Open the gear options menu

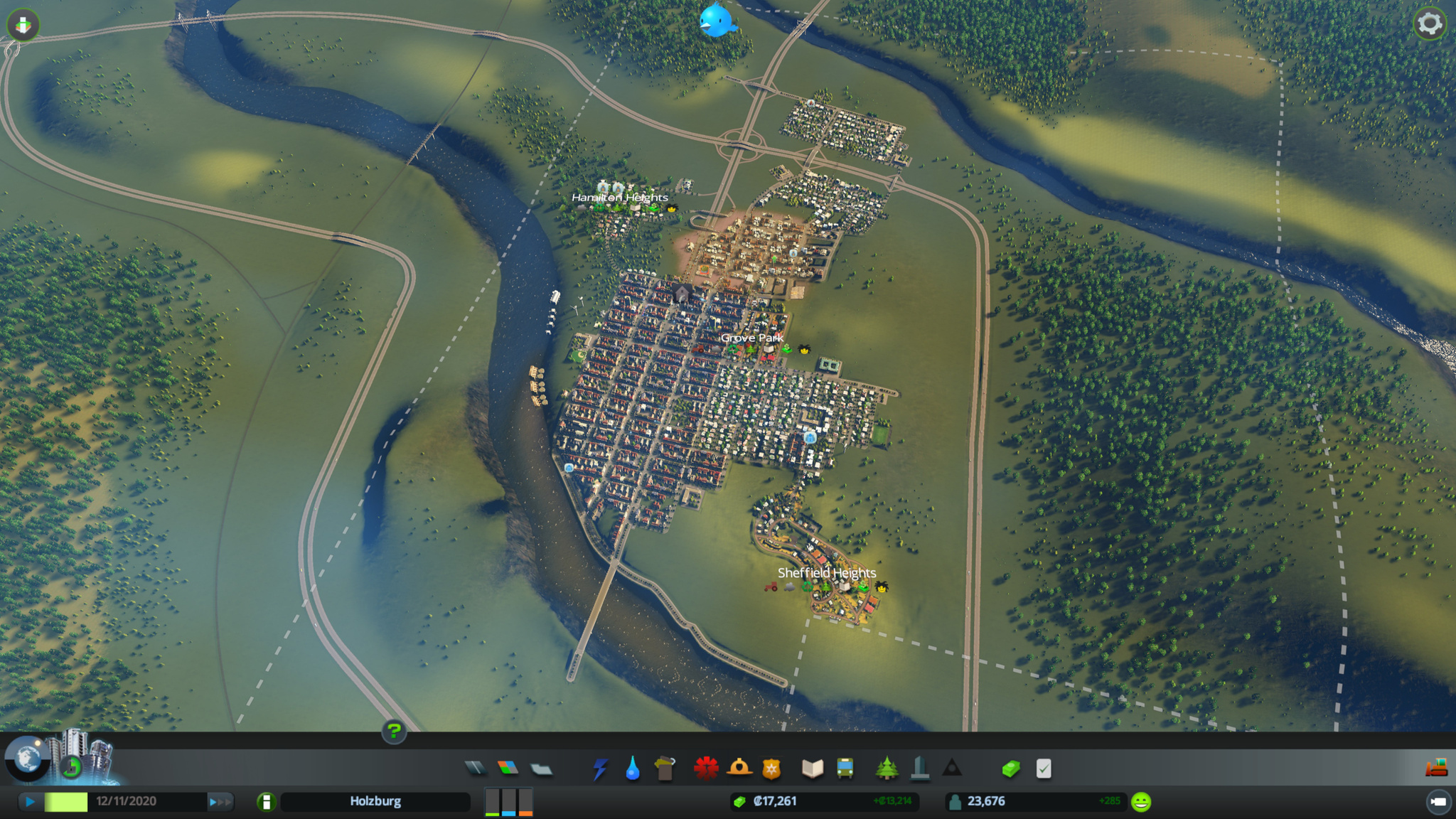[1430, 24]
